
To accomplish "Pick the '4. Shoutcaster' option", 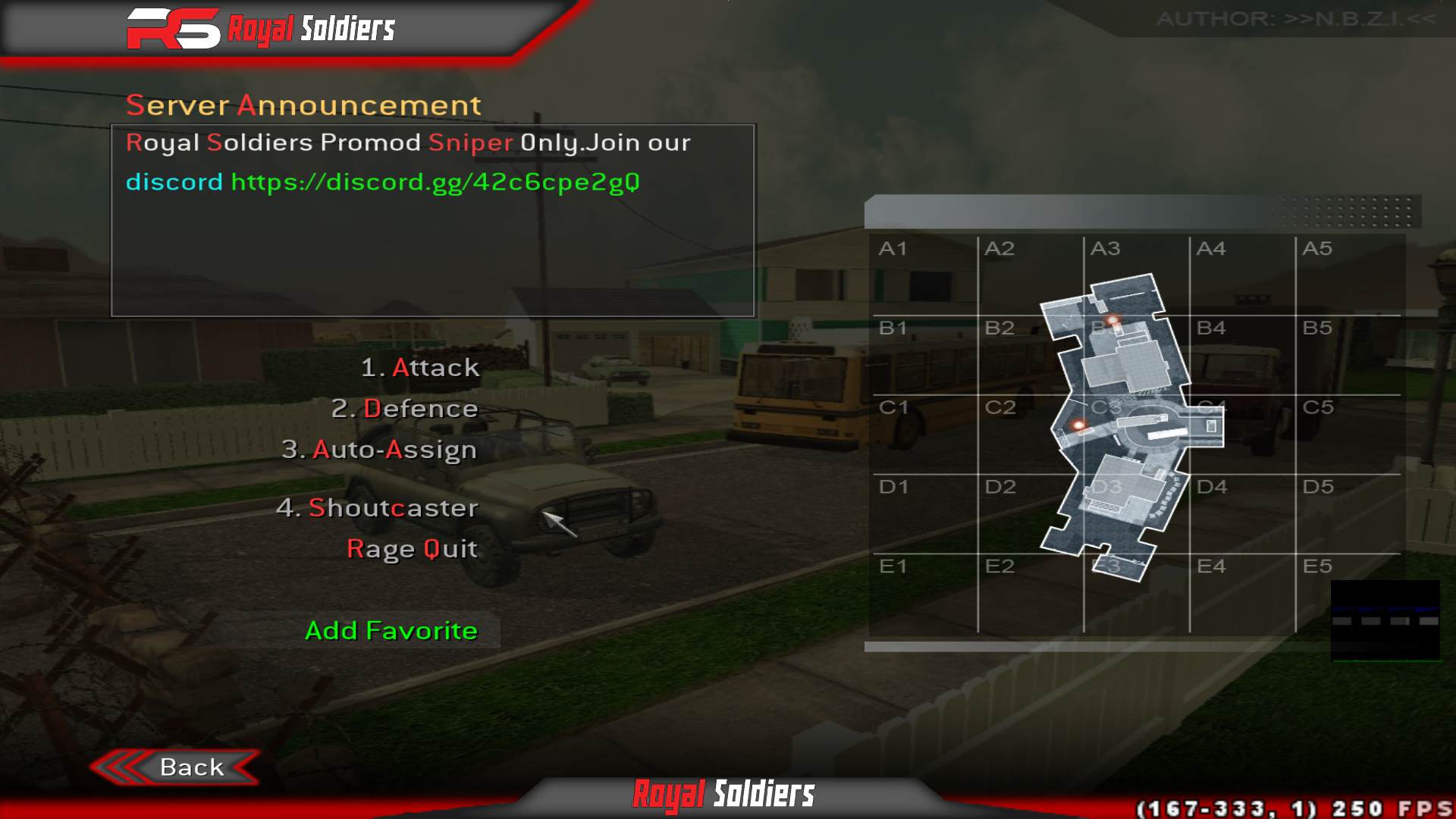I will [379, 508].
